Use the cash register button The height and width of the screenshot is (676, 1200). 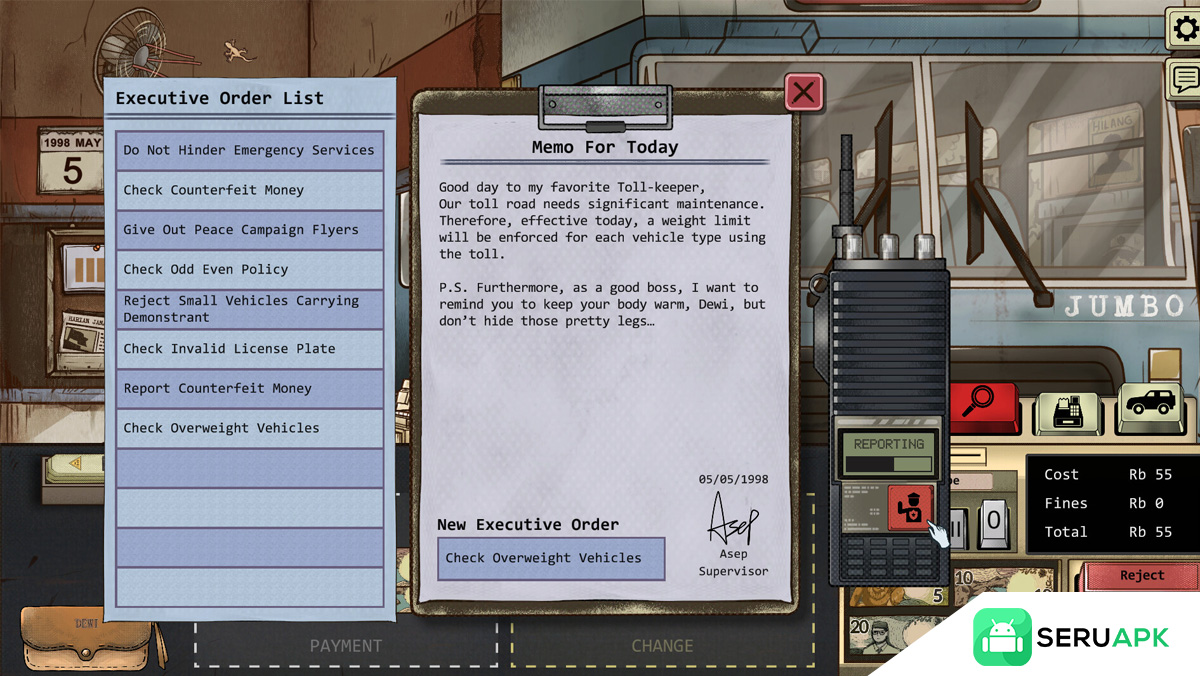[1064, 409]
